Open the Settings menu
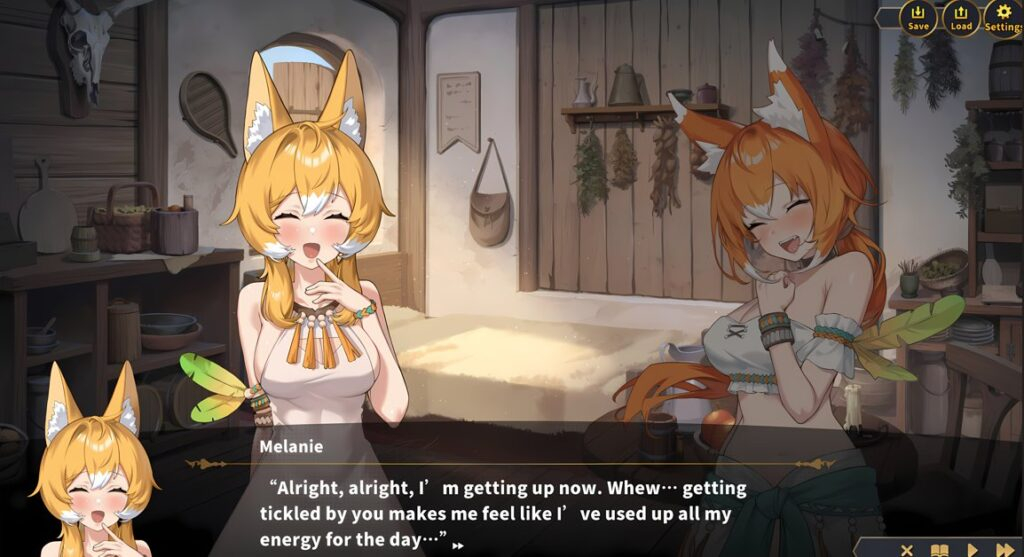Image resolution: width=1024 pixels, height=557 pixels. 1002,17
